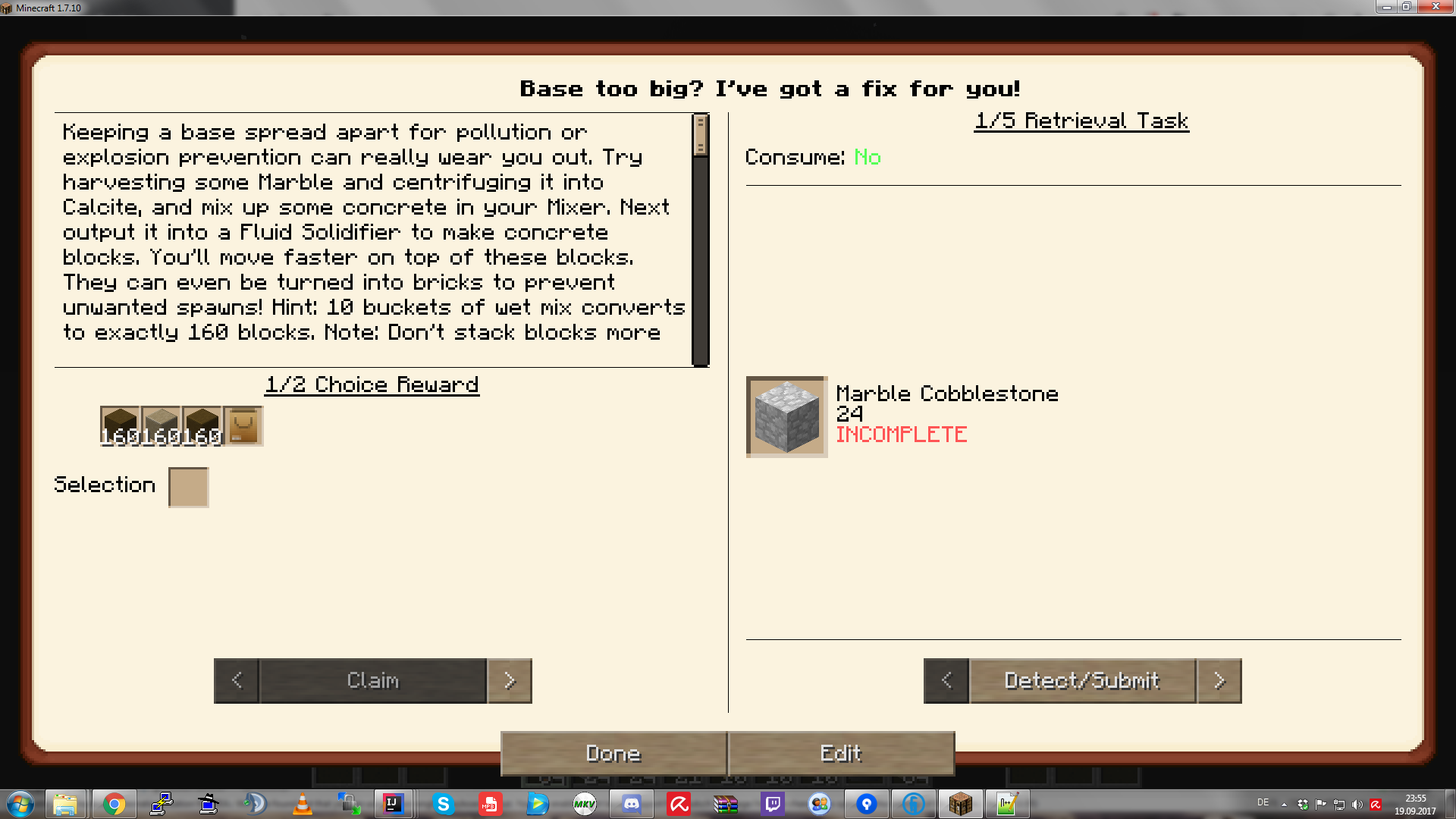Switch the DE keyboard language indicator

(1263, 804)
